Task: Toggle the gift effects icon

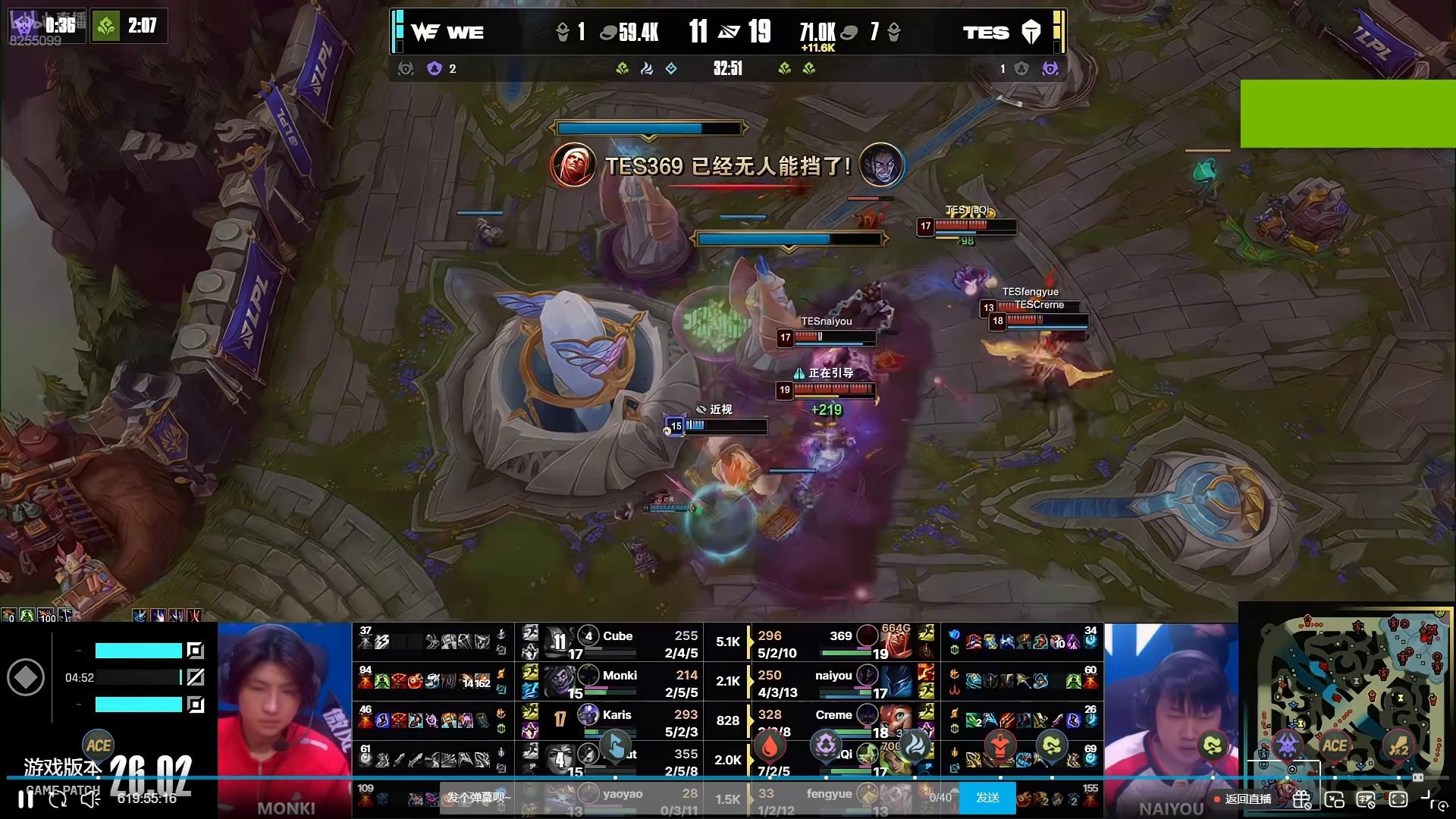Action: (x=1302, y=799)
